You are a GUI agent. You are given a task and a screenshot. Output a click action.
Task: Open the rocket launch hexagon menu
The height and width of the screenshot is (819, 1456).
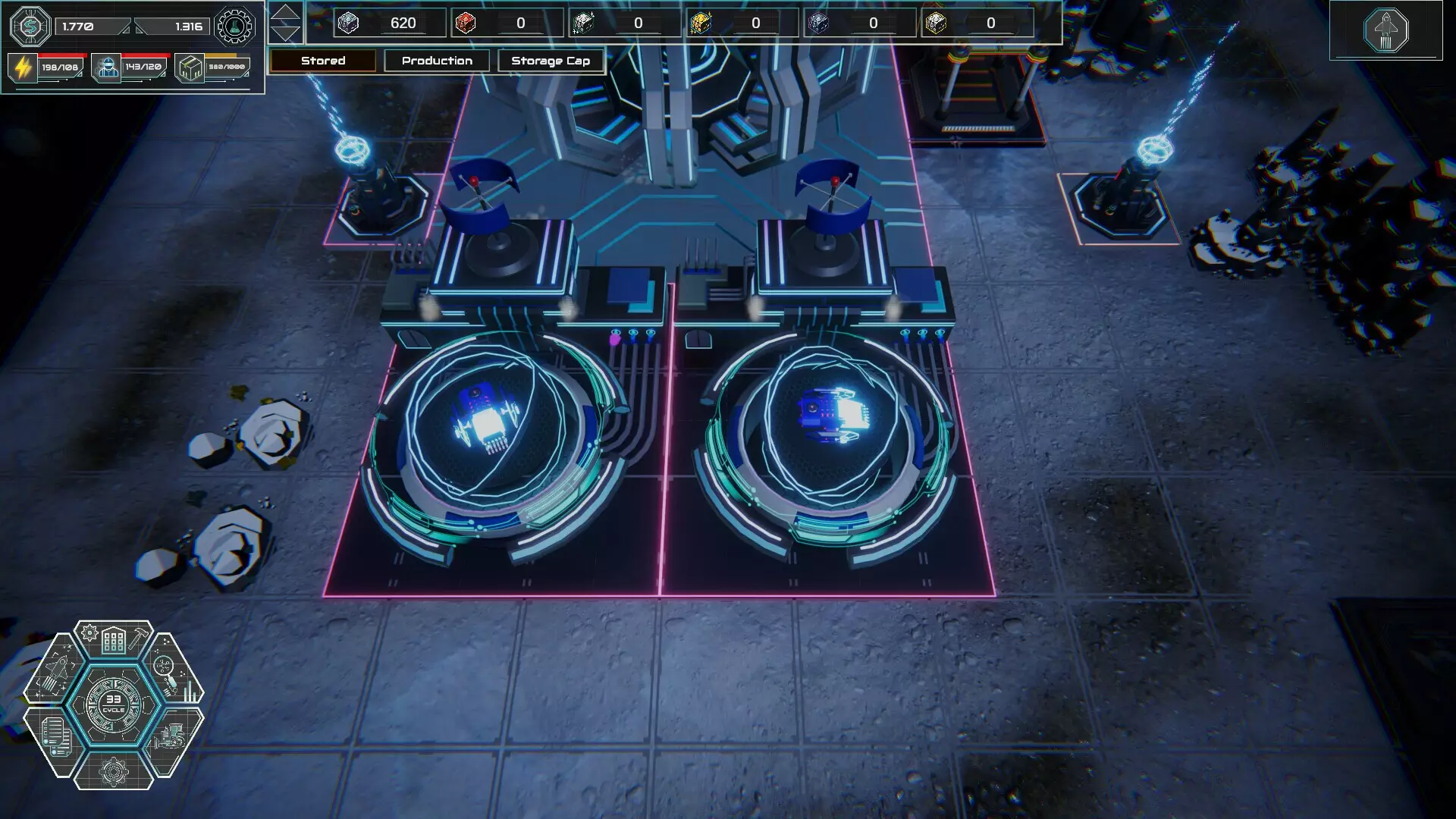(x=55, y=671)
